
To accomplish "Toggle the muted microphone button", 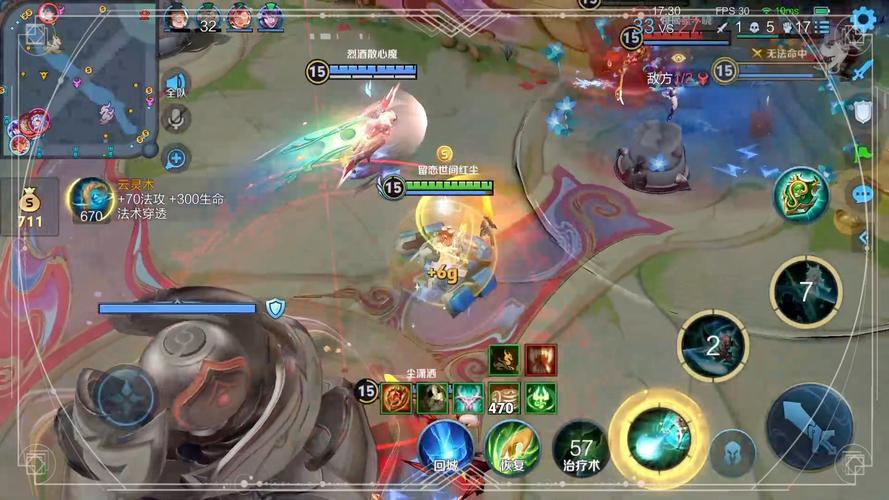I will click(176, 119).
